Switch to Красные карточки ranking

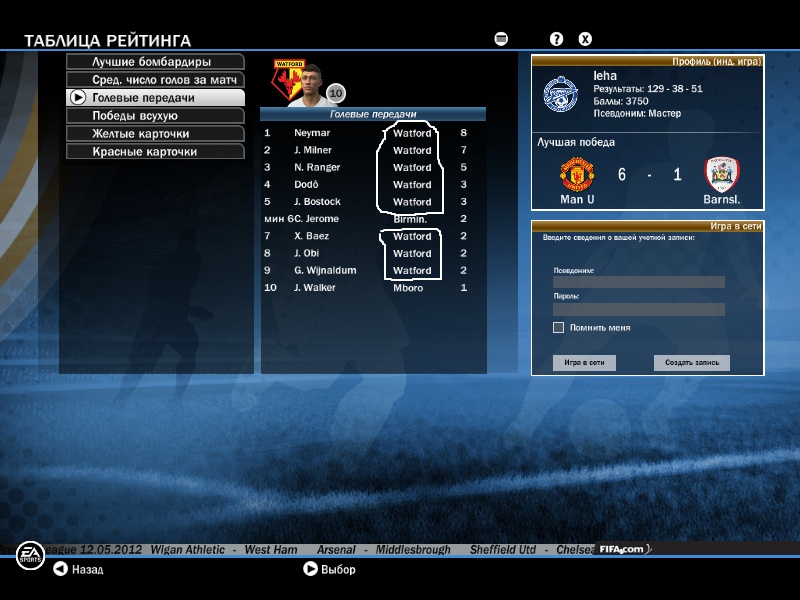[155, 152]
